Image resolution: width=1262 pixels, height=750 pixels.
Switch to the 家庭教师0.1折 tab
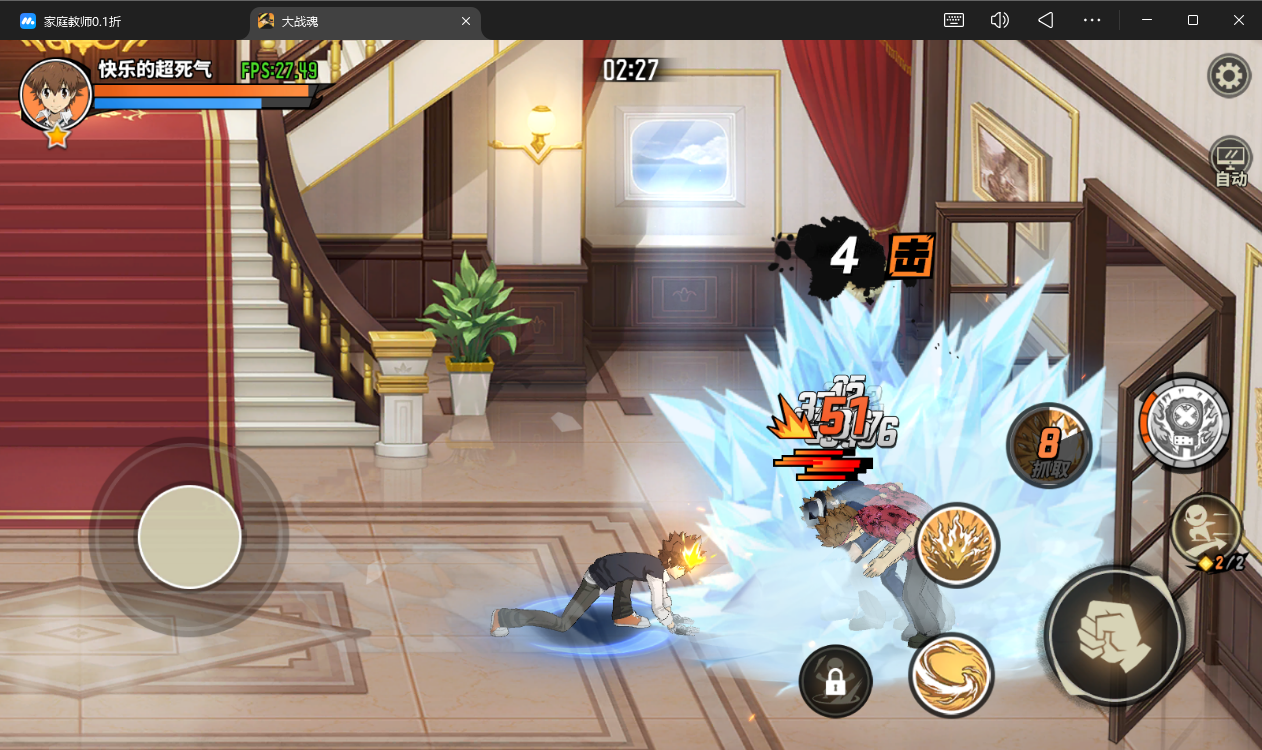coord(82,21)
